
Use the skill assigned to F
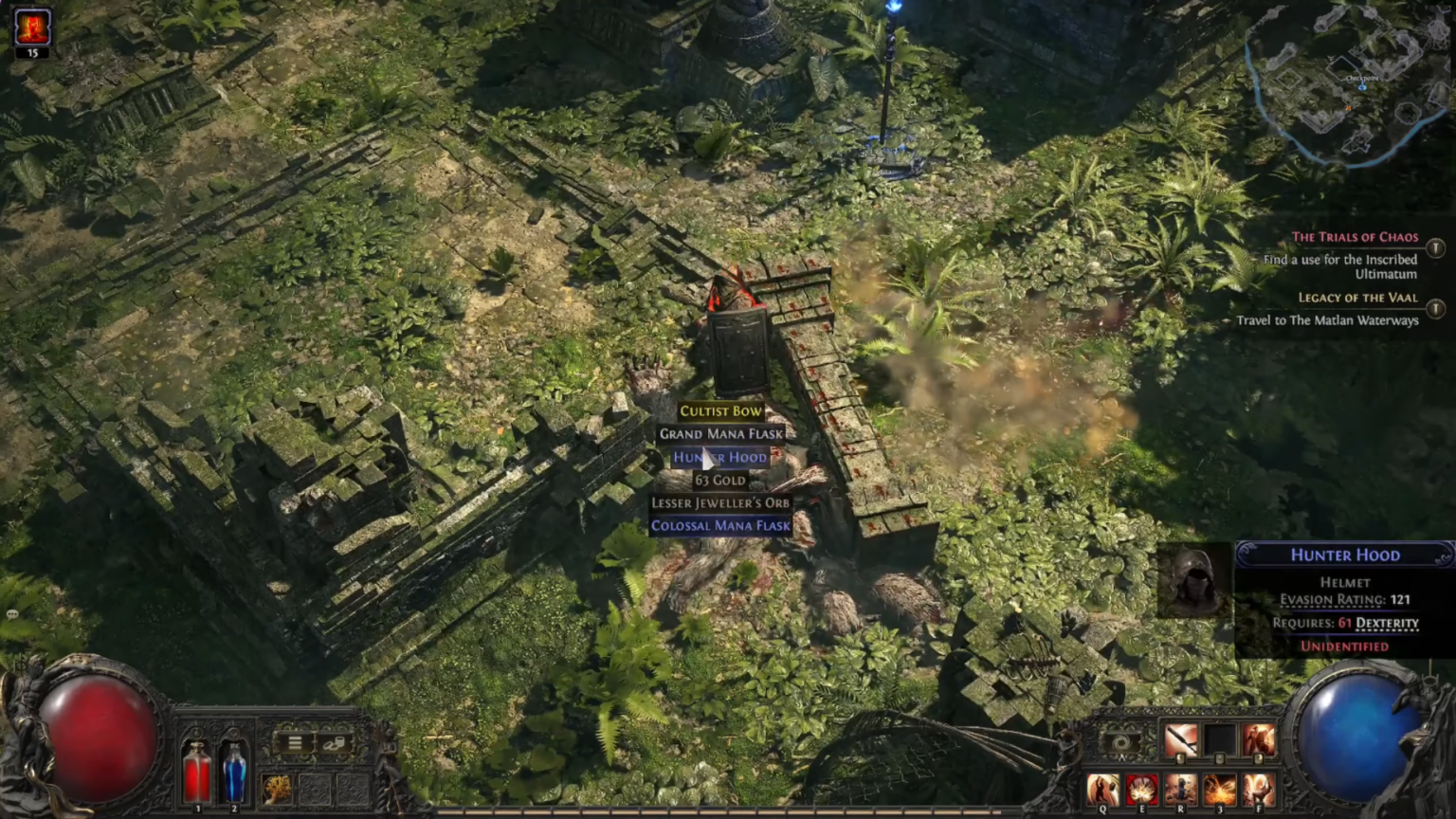tap(1259, 790)
